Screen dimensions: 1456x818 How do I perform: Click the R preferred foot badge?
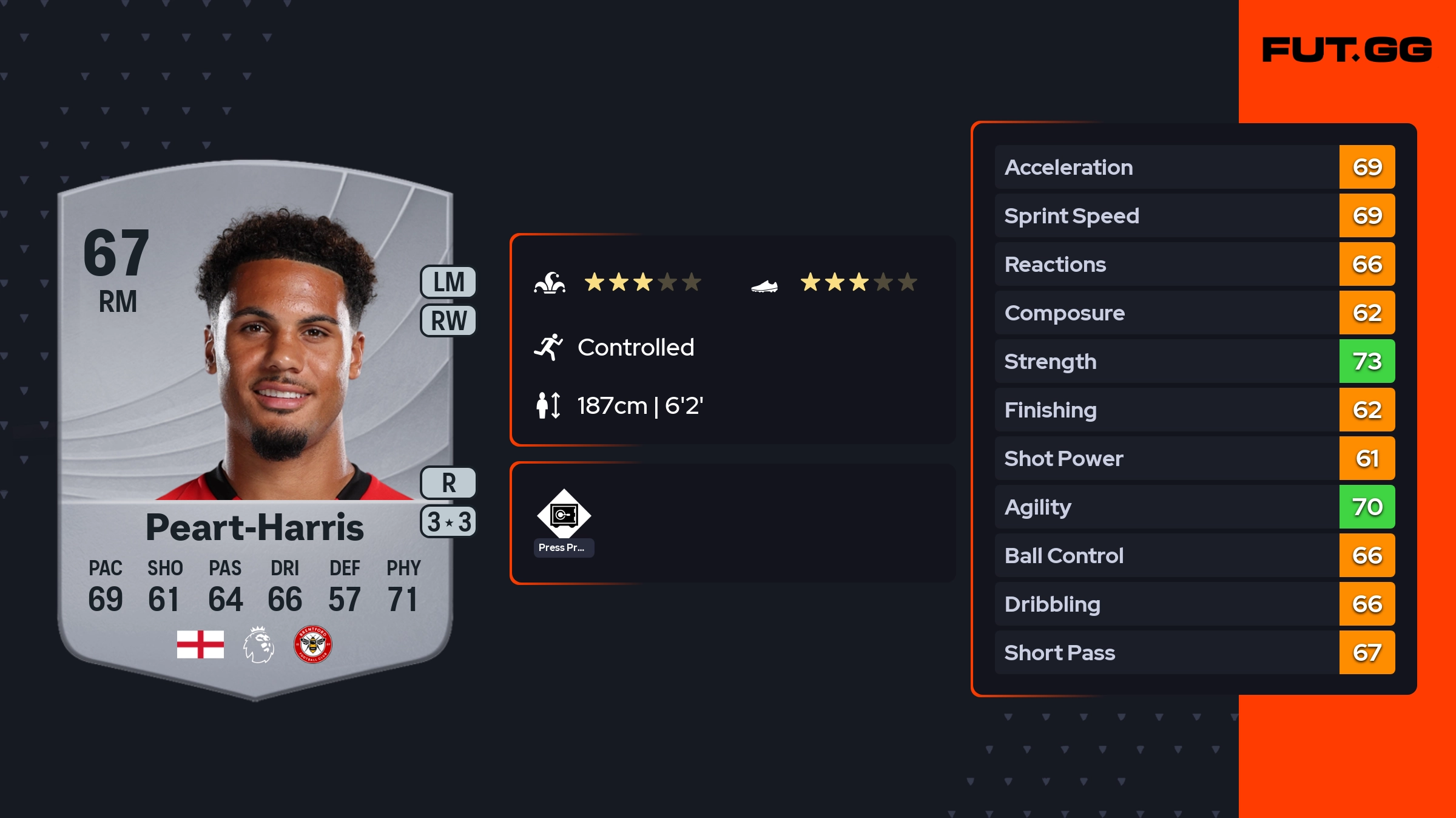448,483
